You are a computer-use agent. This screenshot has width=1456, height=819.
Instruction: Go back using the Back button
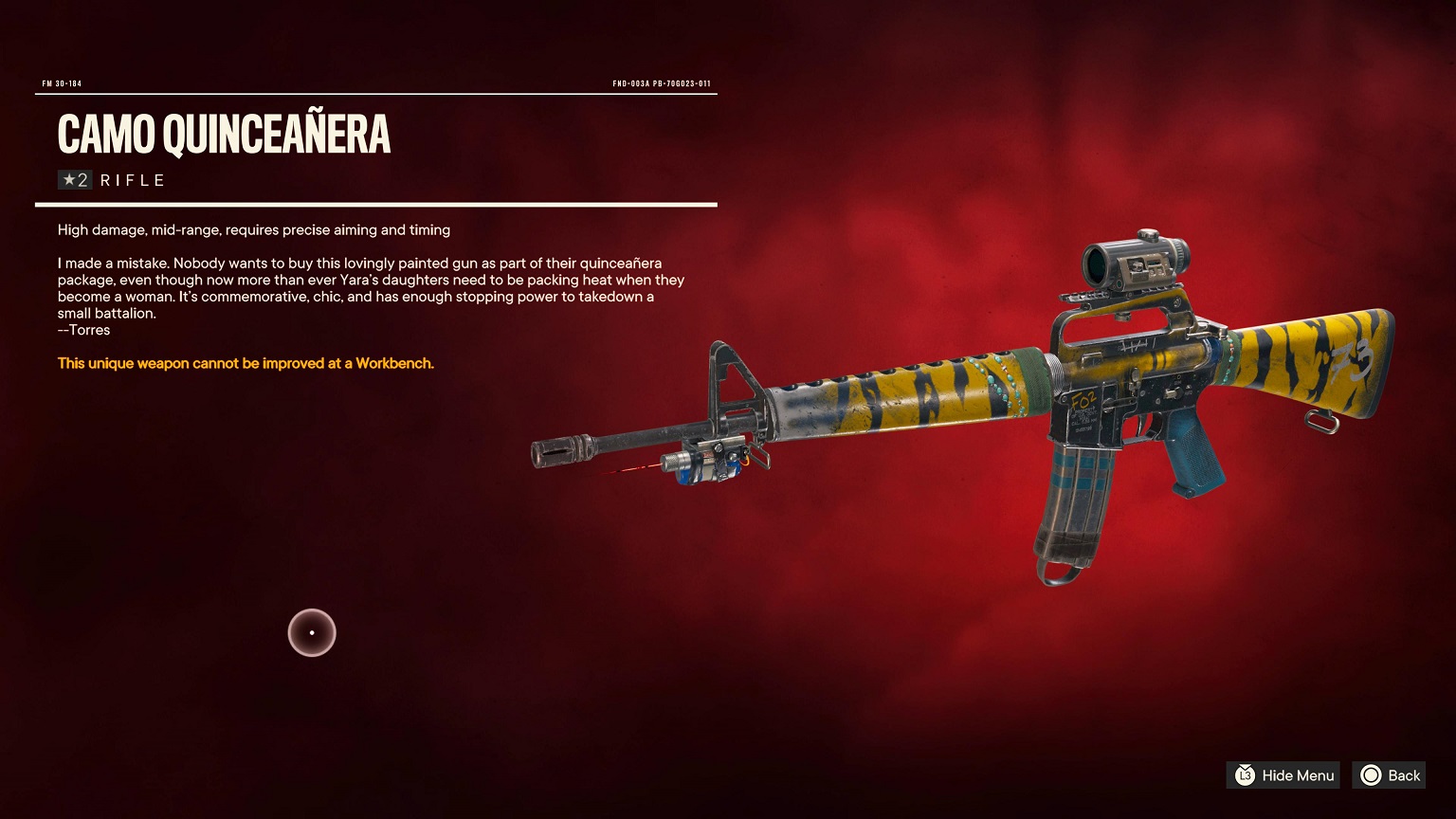1390,775
